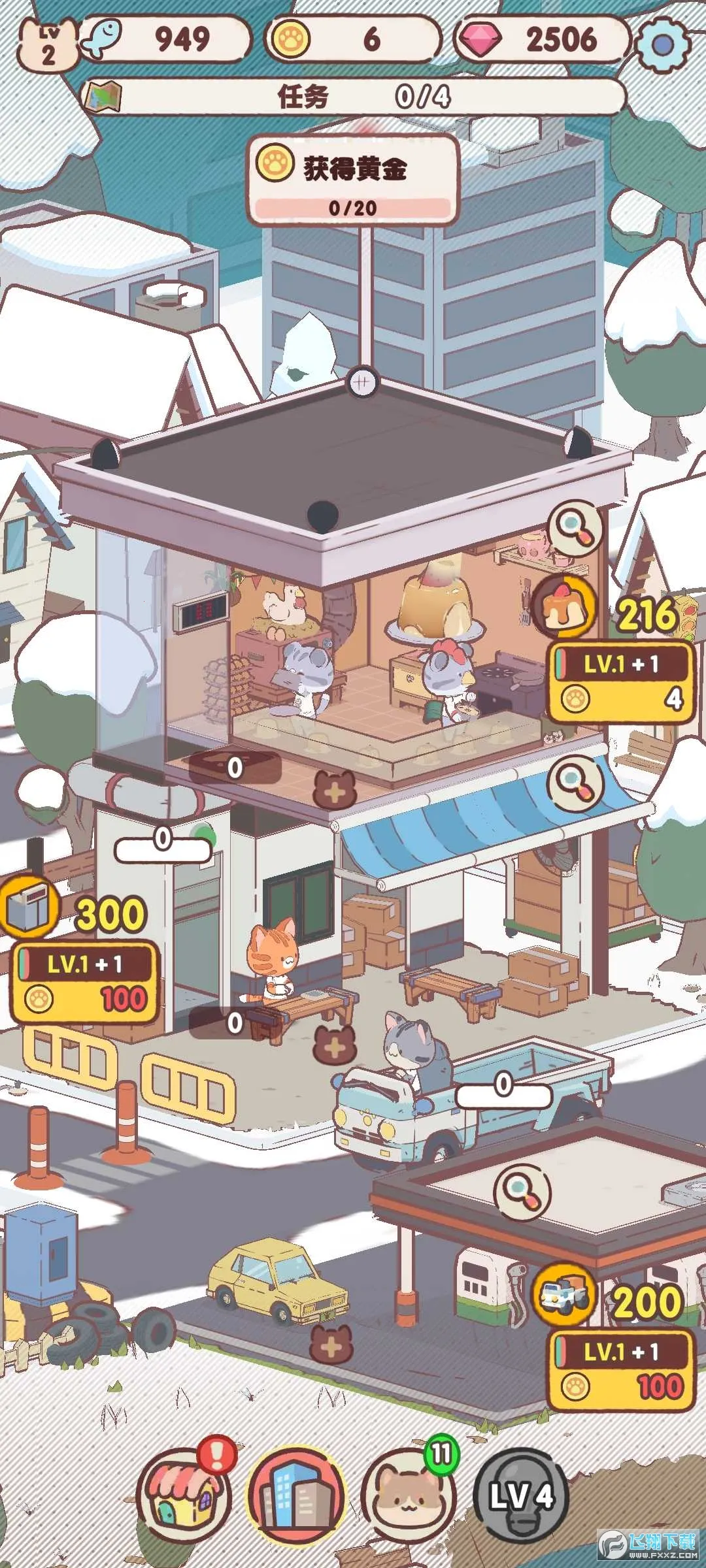Open the player level cat badge

(x=48, y=44)
